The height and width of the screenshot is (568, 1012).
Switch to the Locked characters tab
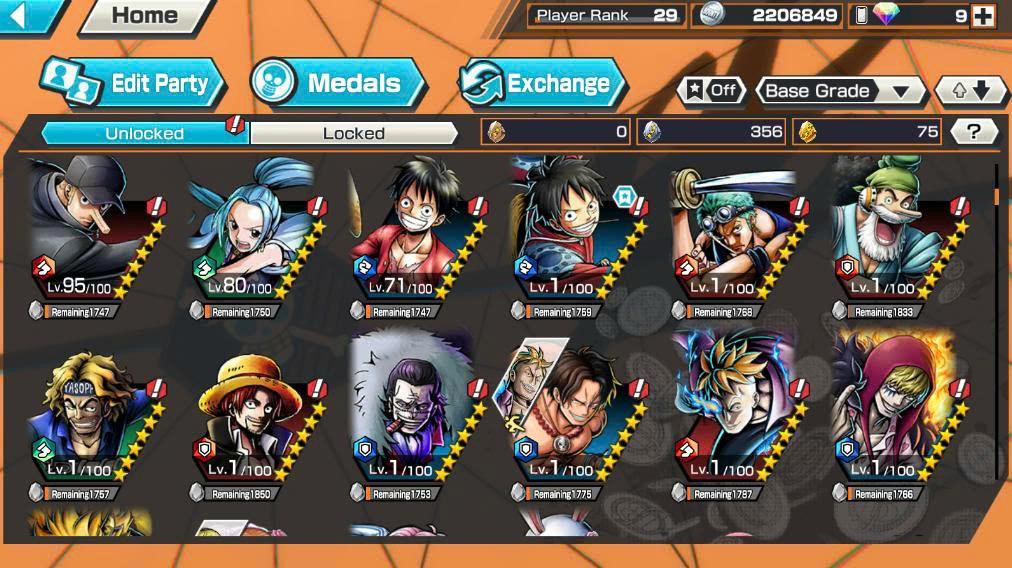point(353,133)
